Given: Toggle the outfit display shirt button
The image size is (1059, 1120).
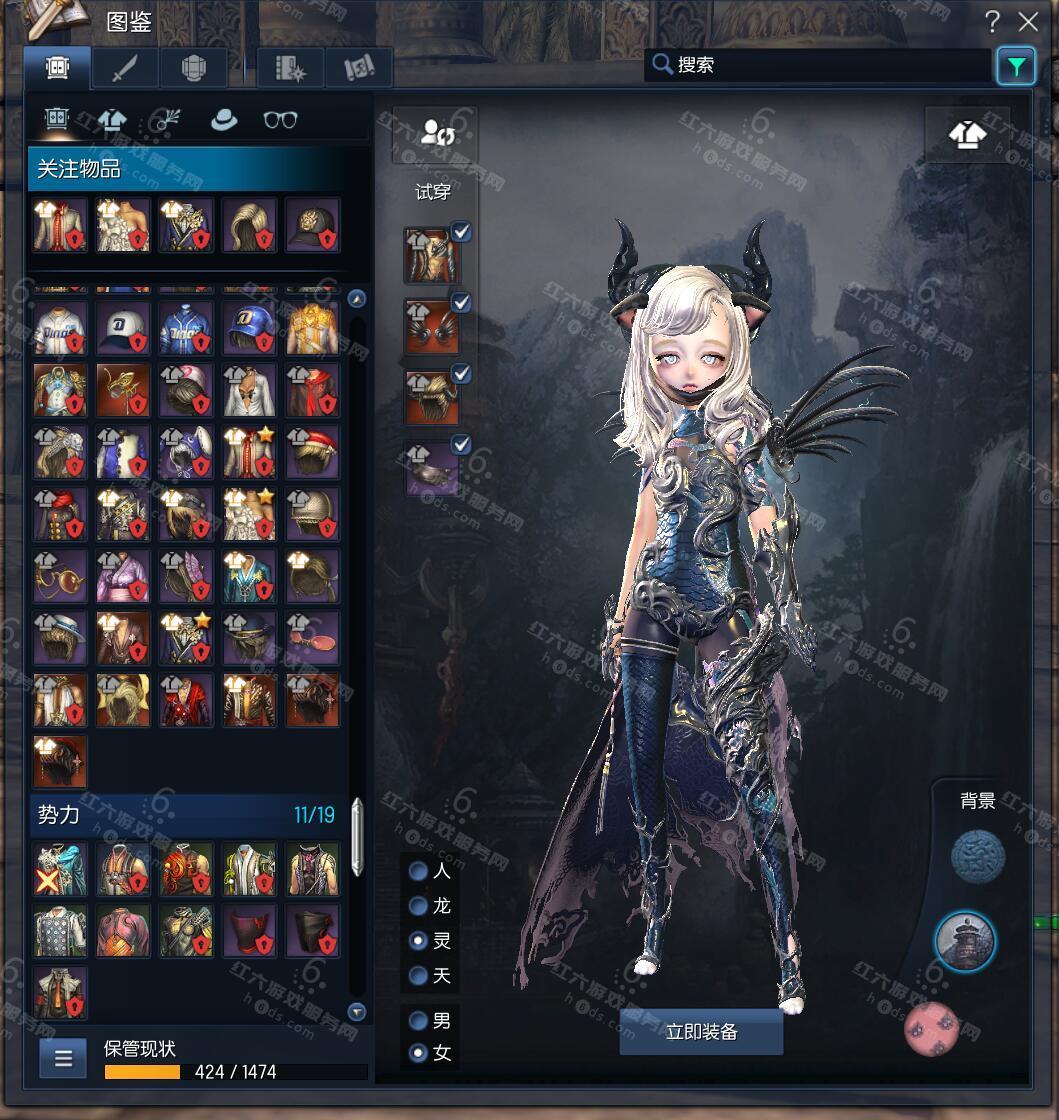Looking at the screenshot, I should [966, 134].
